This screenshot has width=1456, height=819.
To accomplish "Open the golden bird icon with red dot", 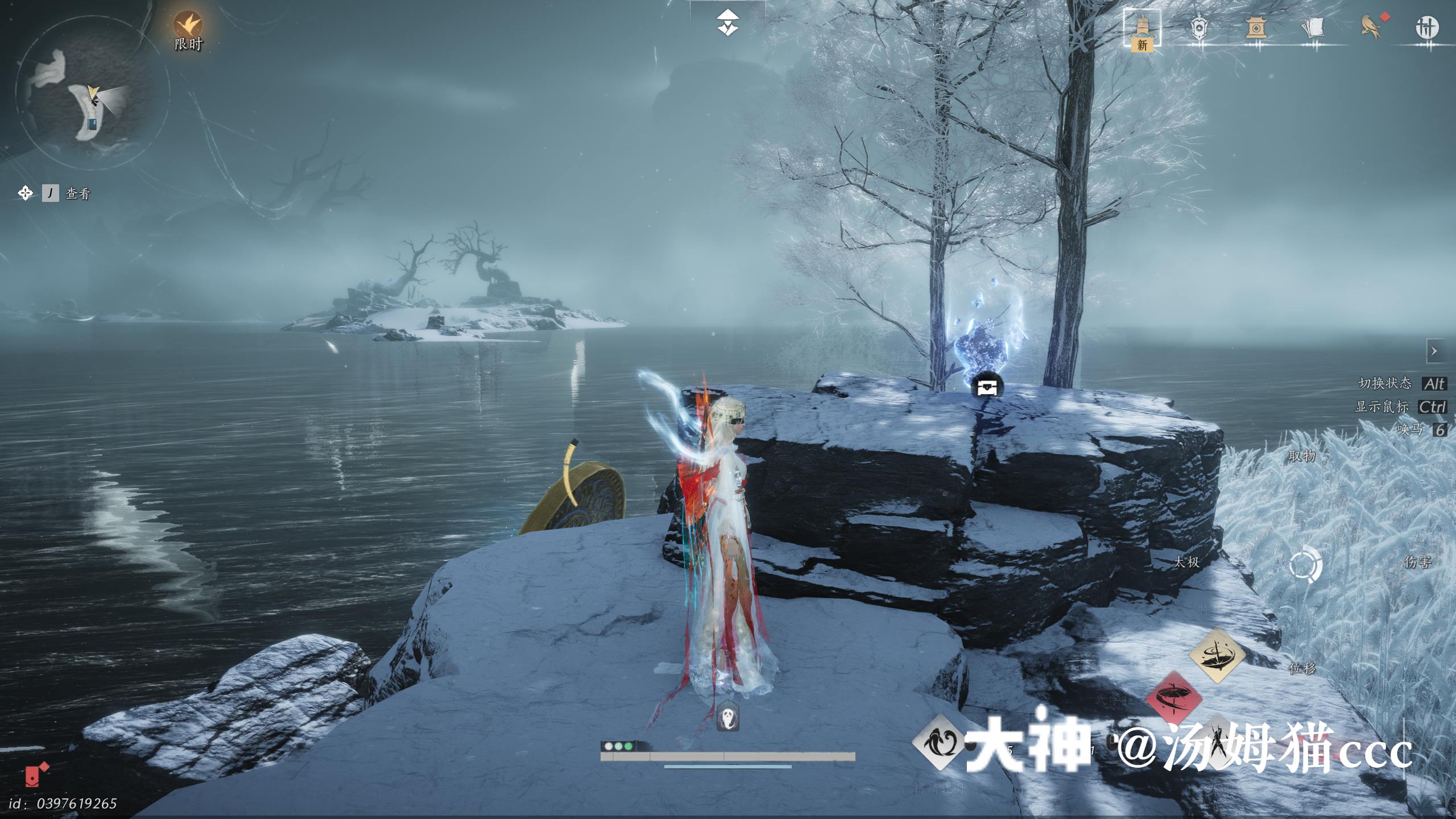I will [x=1371, y=26].
